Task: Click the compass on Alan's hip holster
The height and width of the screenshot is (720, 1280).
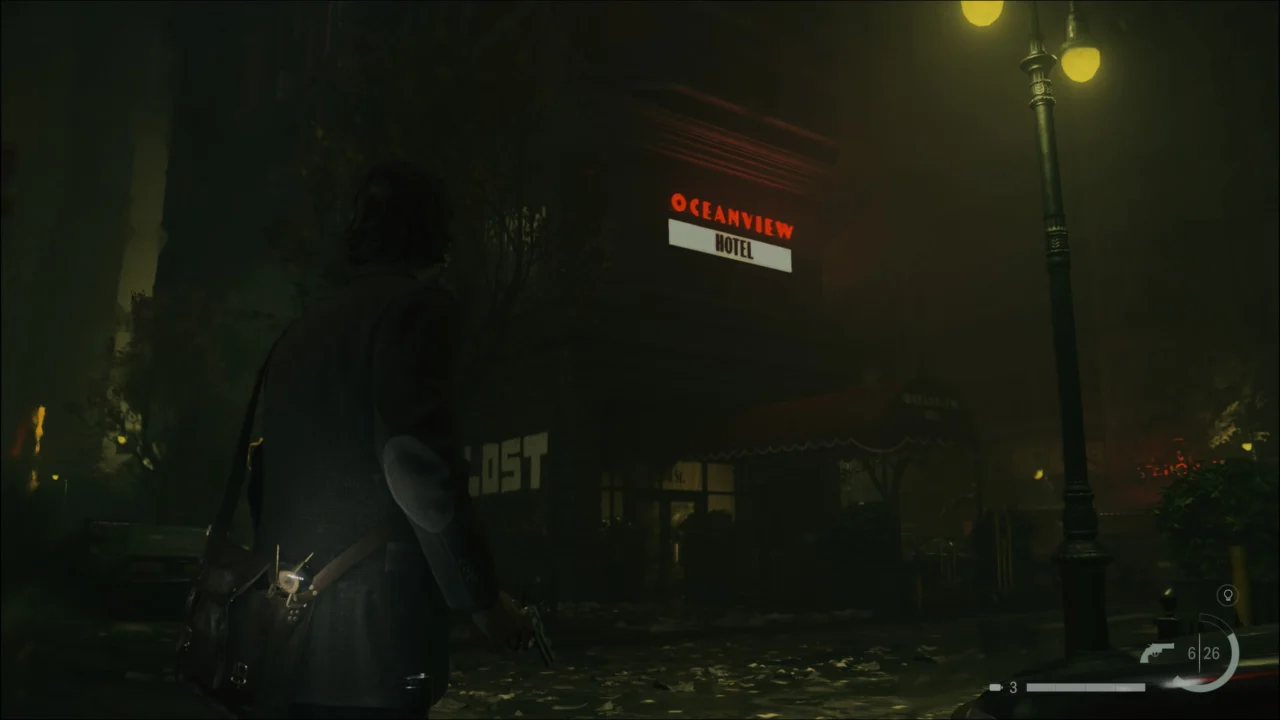Action: coord(290,582)
